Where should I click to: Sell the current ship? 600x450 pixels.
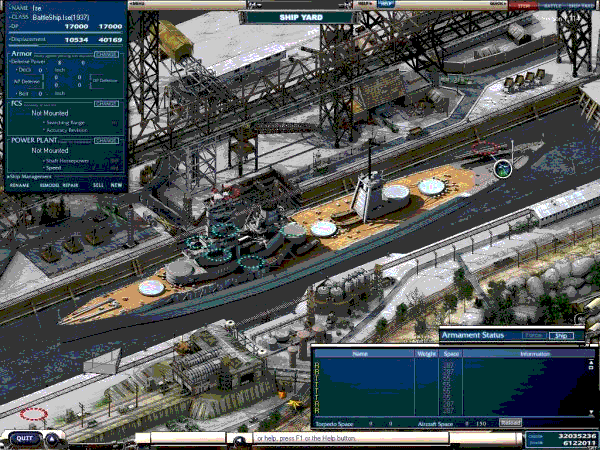point(97,185)
